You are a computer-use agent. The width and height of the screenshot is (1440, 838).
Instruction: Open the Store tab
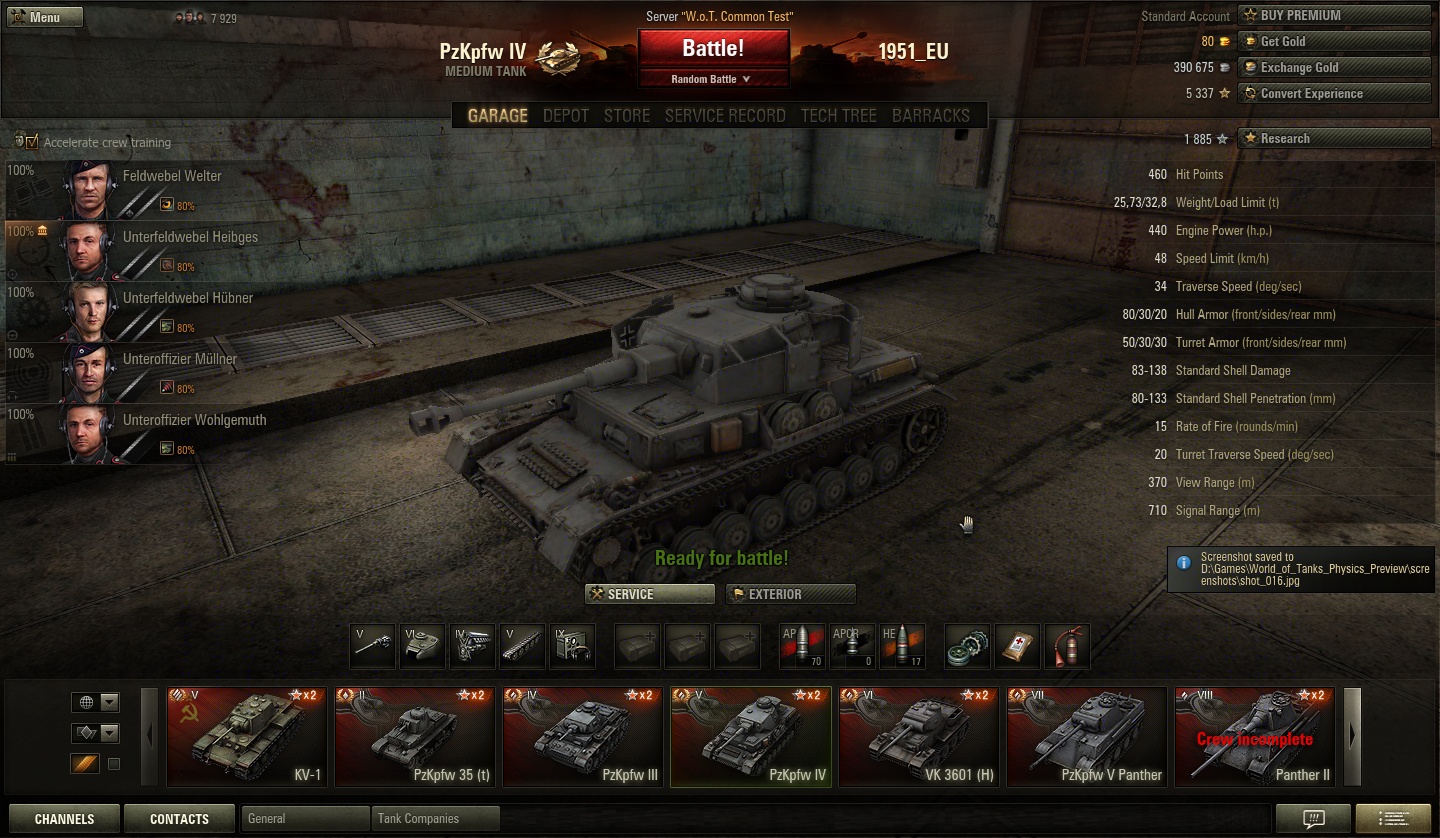(x=627, y=115)
